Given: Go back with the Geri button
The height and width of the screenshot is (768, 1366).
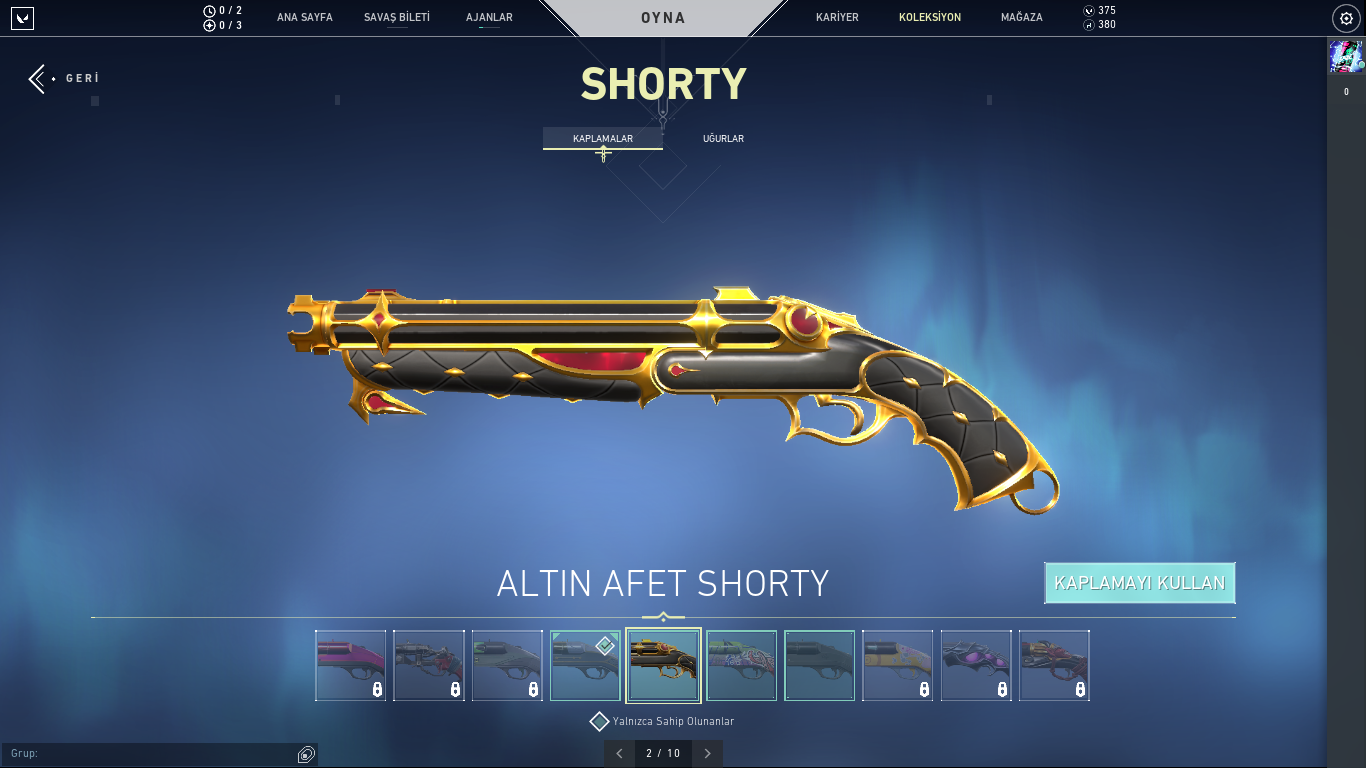Looking at the screenshot, I should (64, 78).
